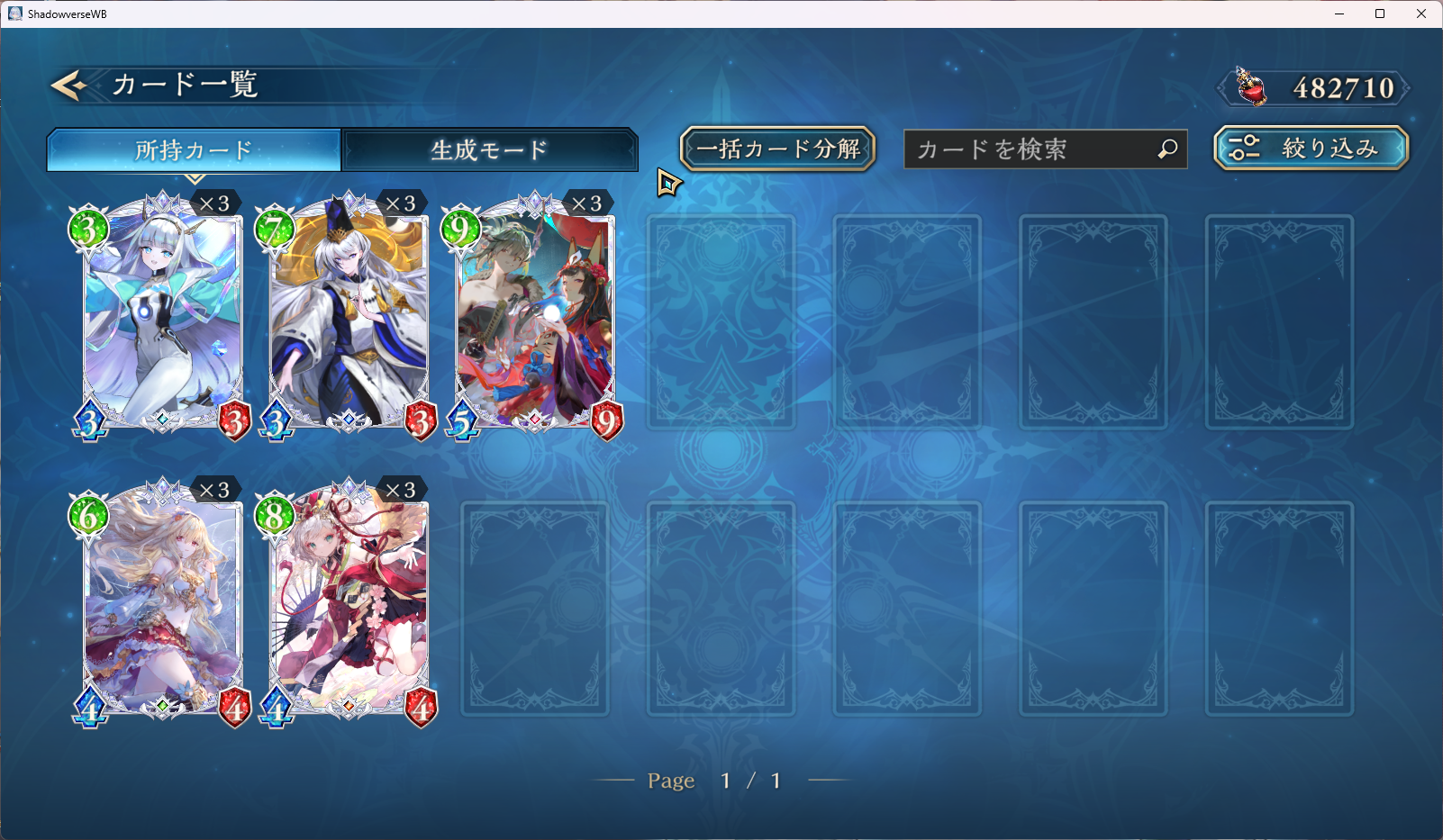This screenshot has width=1443, height=840.
Task: Go back using the arrow beside カード一覧
Action: pyautogui.click(x=68, y=85)
